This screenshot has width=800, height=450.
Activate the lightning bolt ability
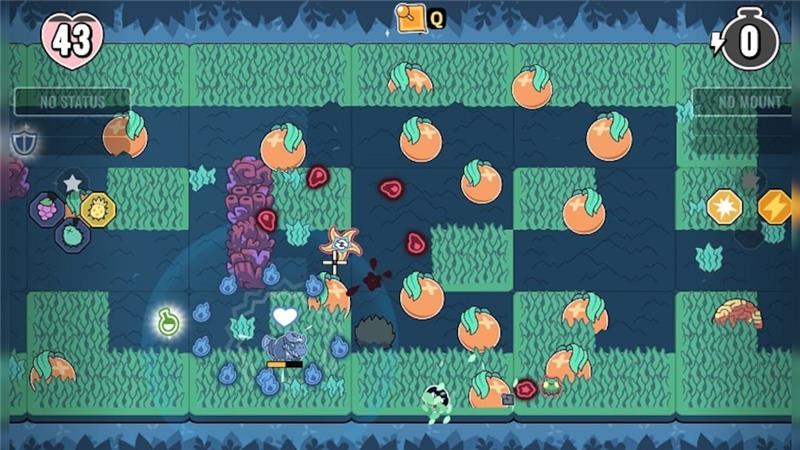(x=775, y=207)
